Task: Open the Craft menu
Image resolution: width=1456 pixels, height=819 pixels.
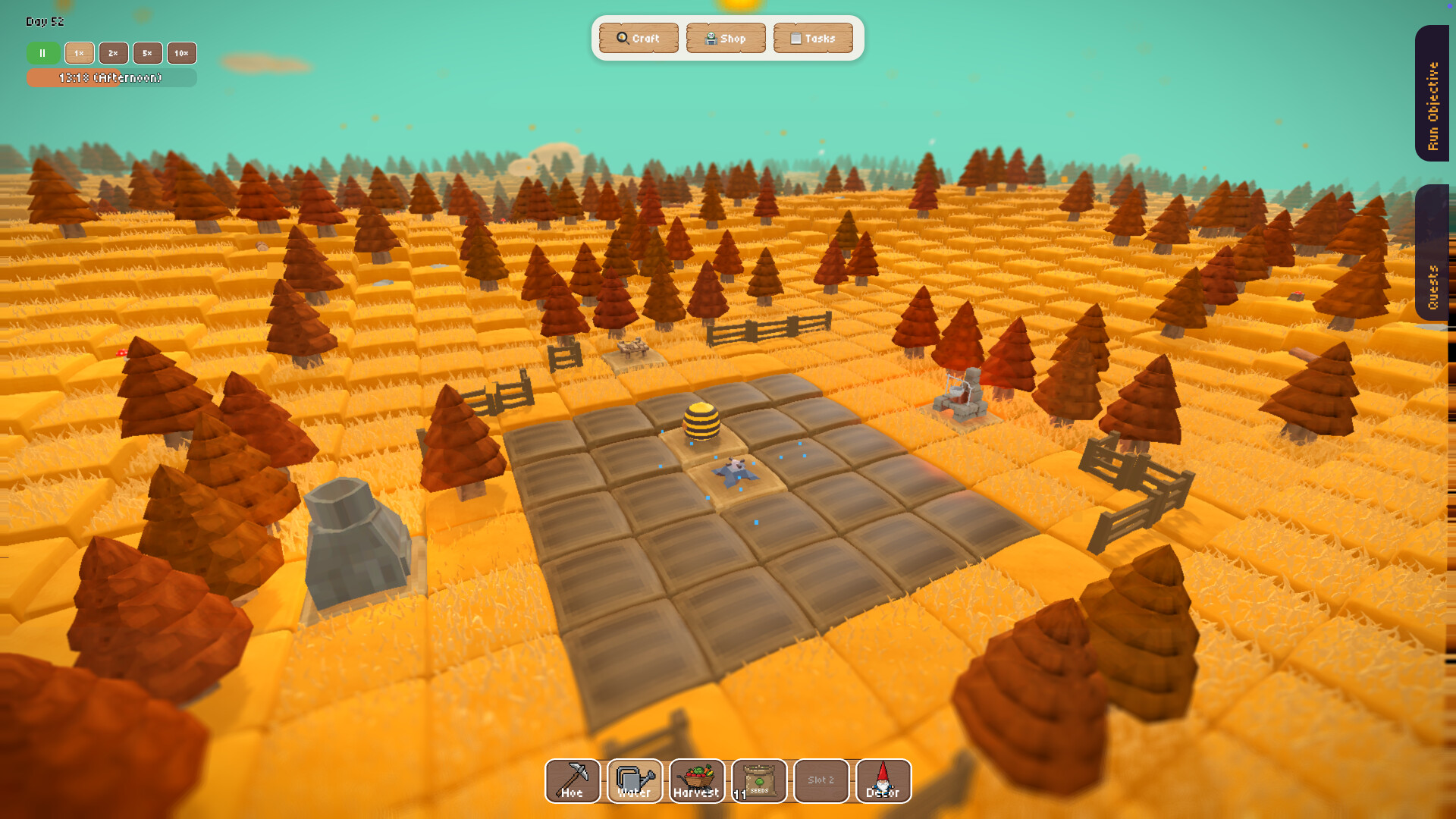Action: pyautogui.click(x=639, y=38)
